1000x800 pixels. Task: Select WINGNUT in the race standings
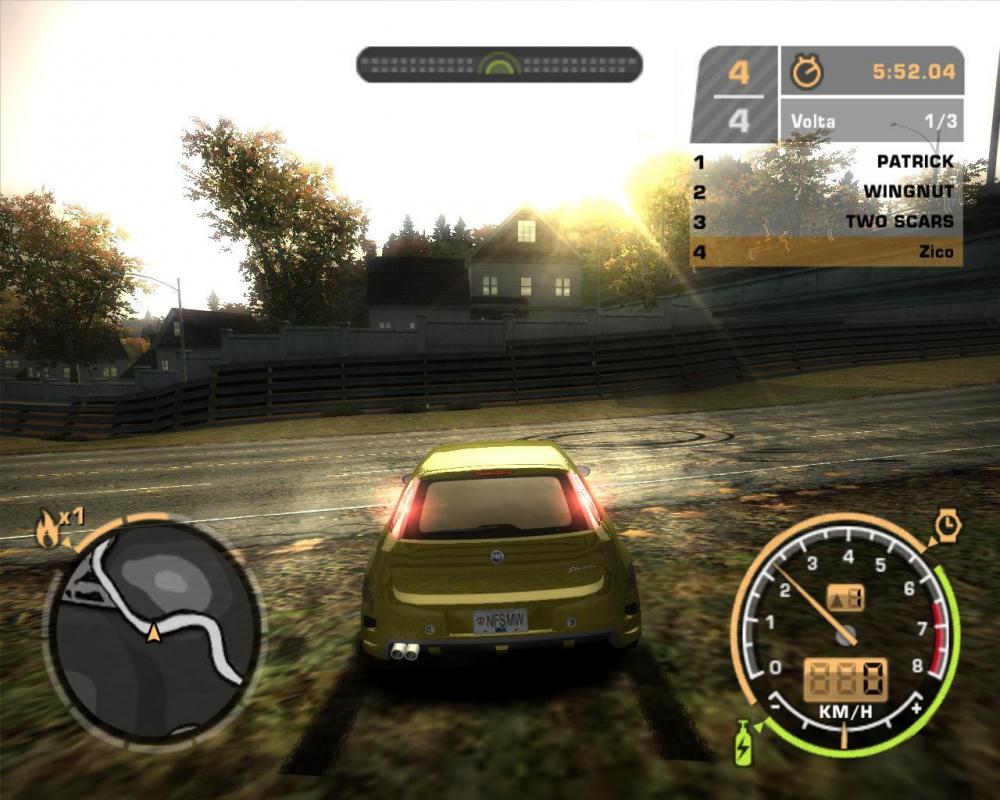(826, 192)
